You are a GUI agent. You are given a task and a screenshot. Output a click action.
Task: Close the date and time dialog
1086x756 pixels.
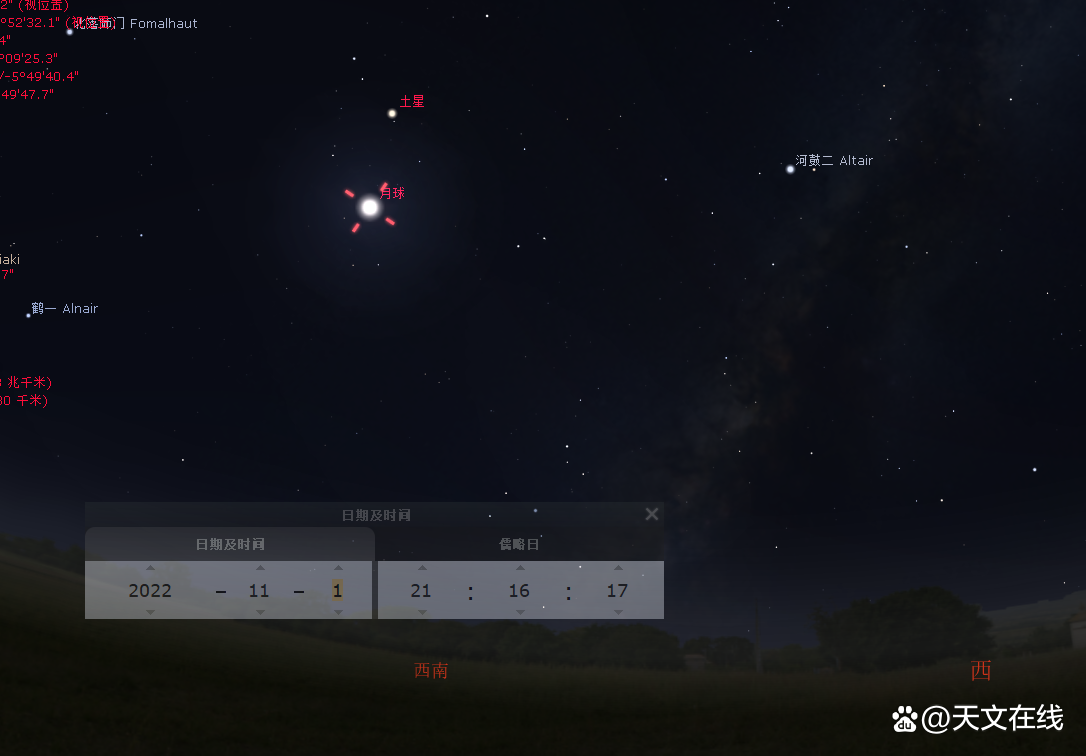point(652,514)
